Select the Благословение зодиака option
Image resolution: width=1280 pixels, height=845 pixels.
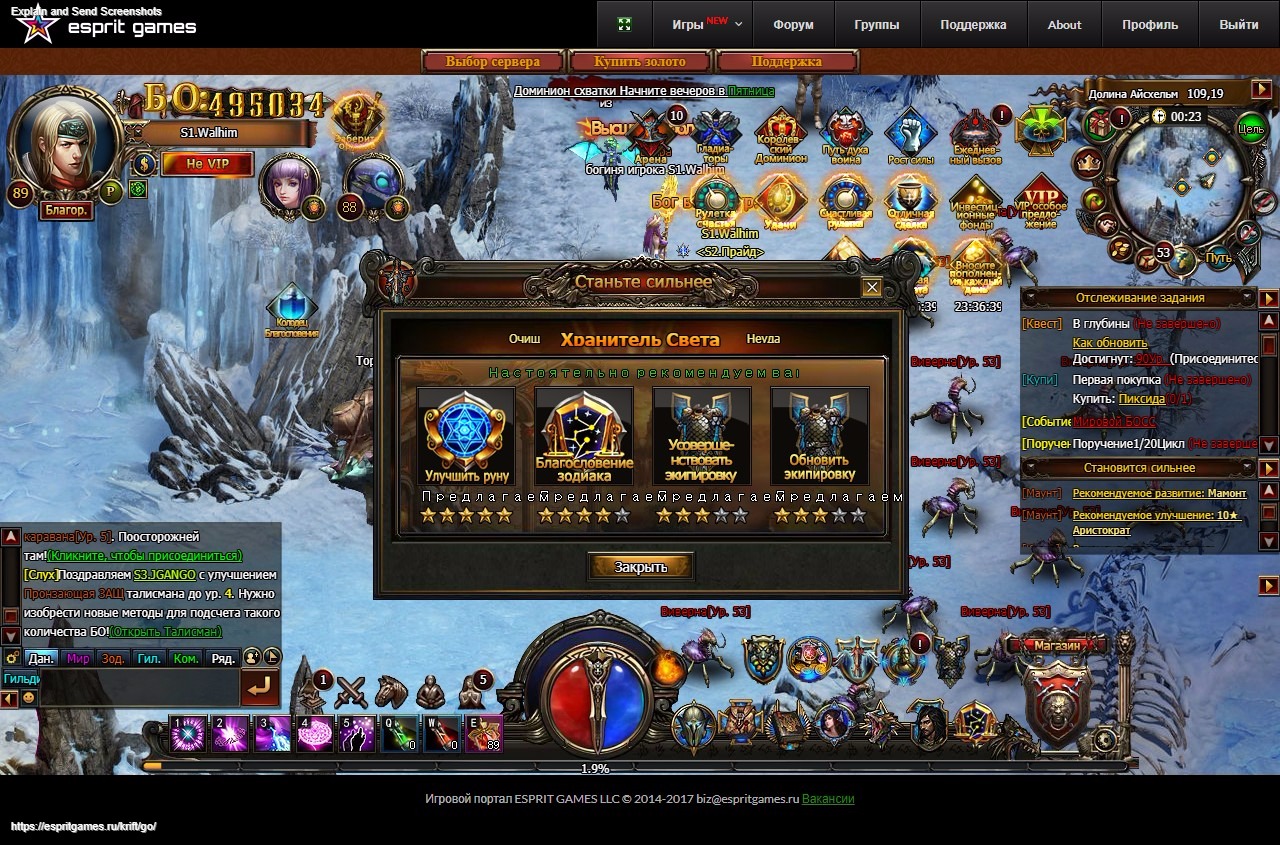click(584, 437)
